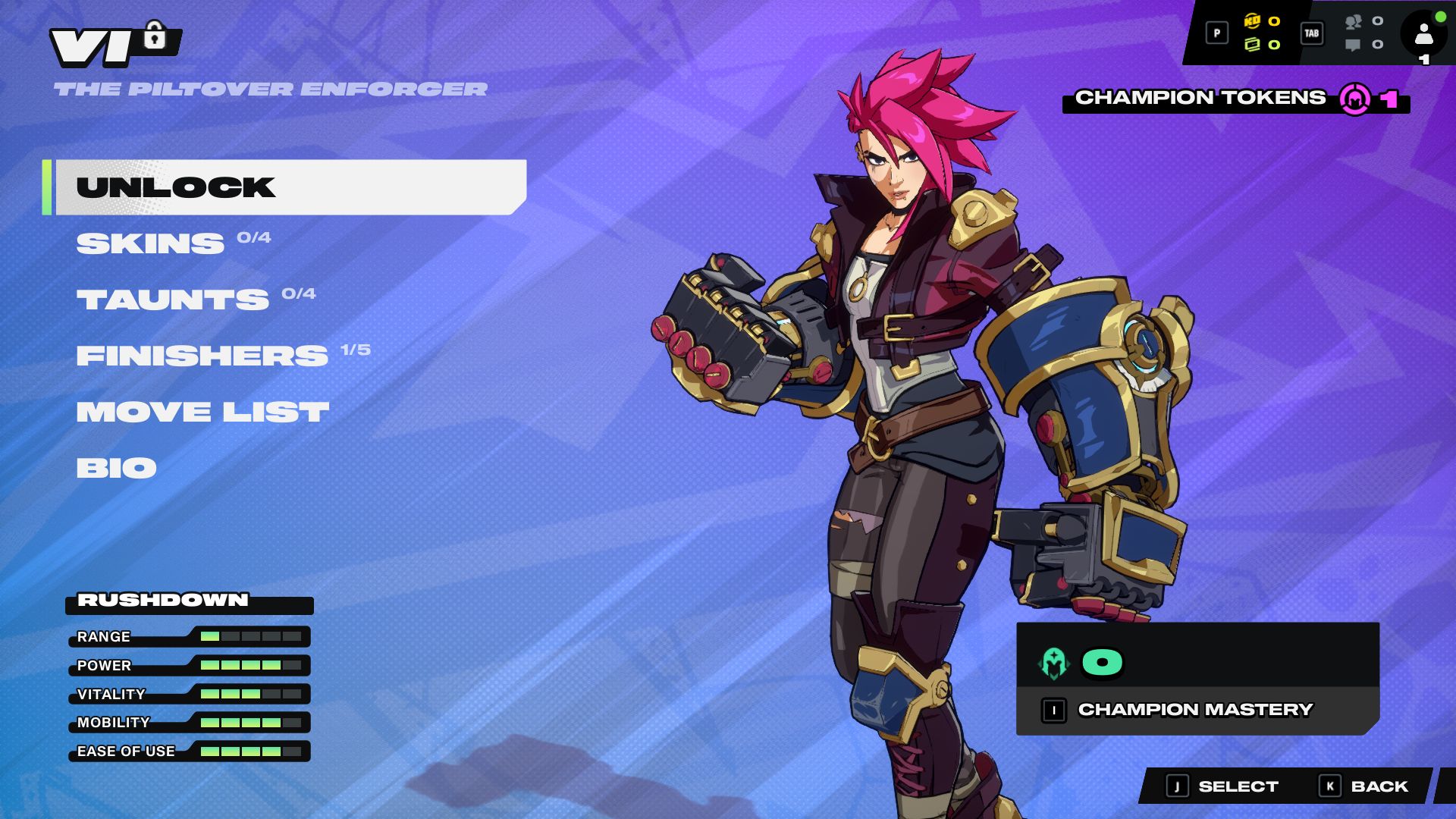Click the Champion Tokens counter
The width and height of the screenshot is (1456, 819).
[1235, 99]
